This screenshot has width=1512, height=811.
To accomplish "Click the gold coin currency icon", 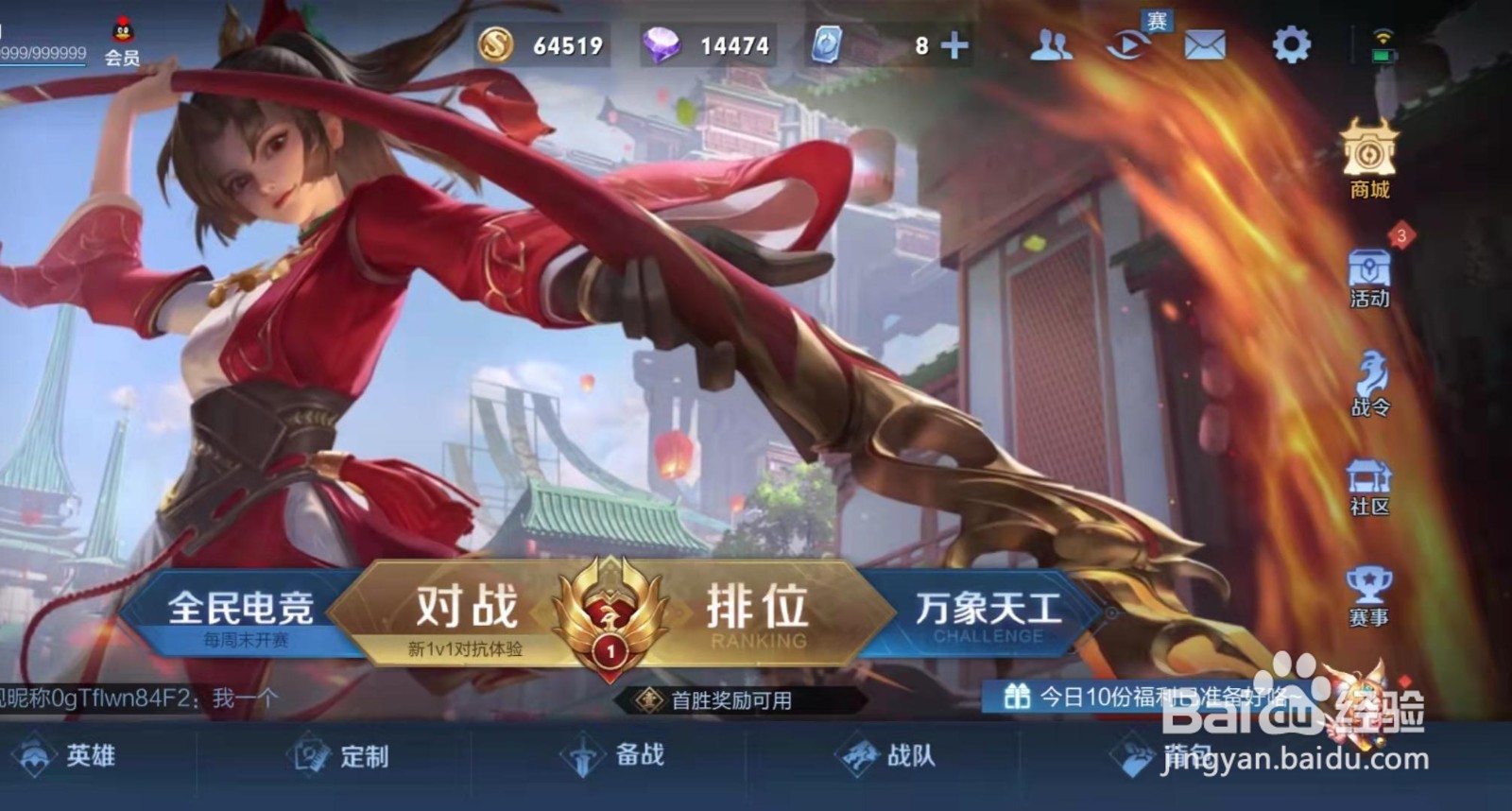I will (x=496, y=43).
